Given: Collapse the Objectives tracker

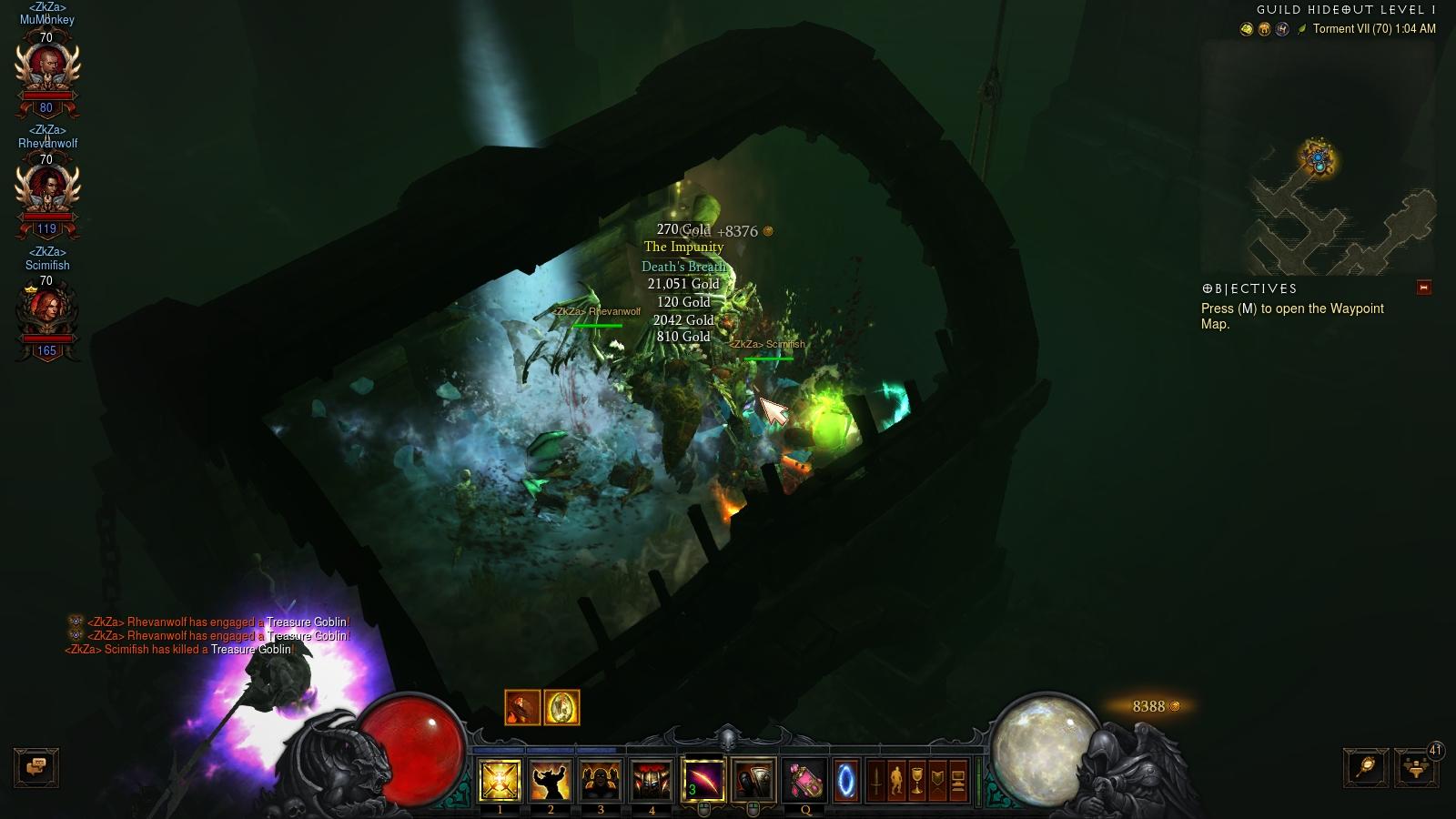Looking at the screenshot, I should point(1424,288).
